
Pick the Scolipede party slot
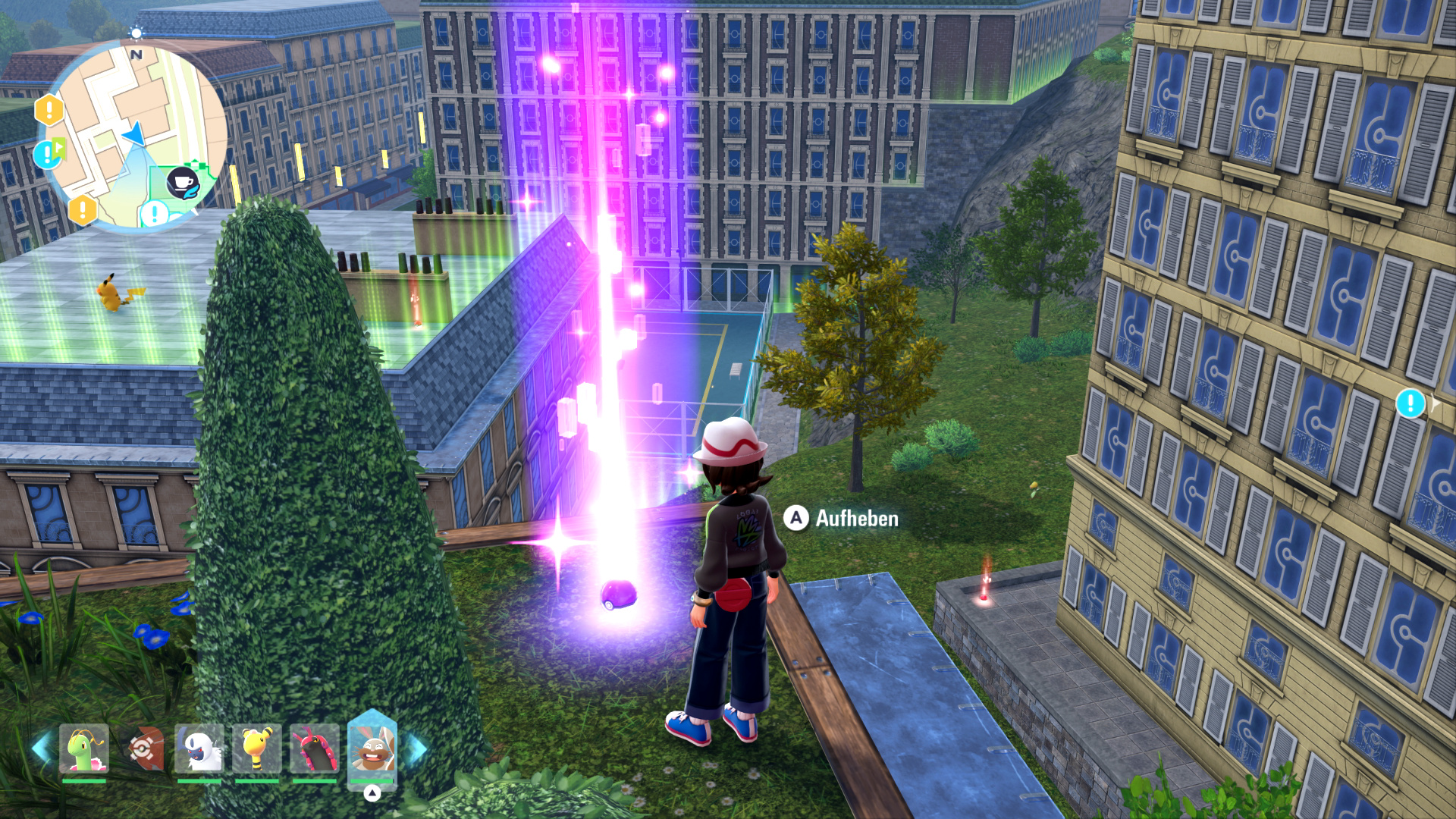[314, 749]
